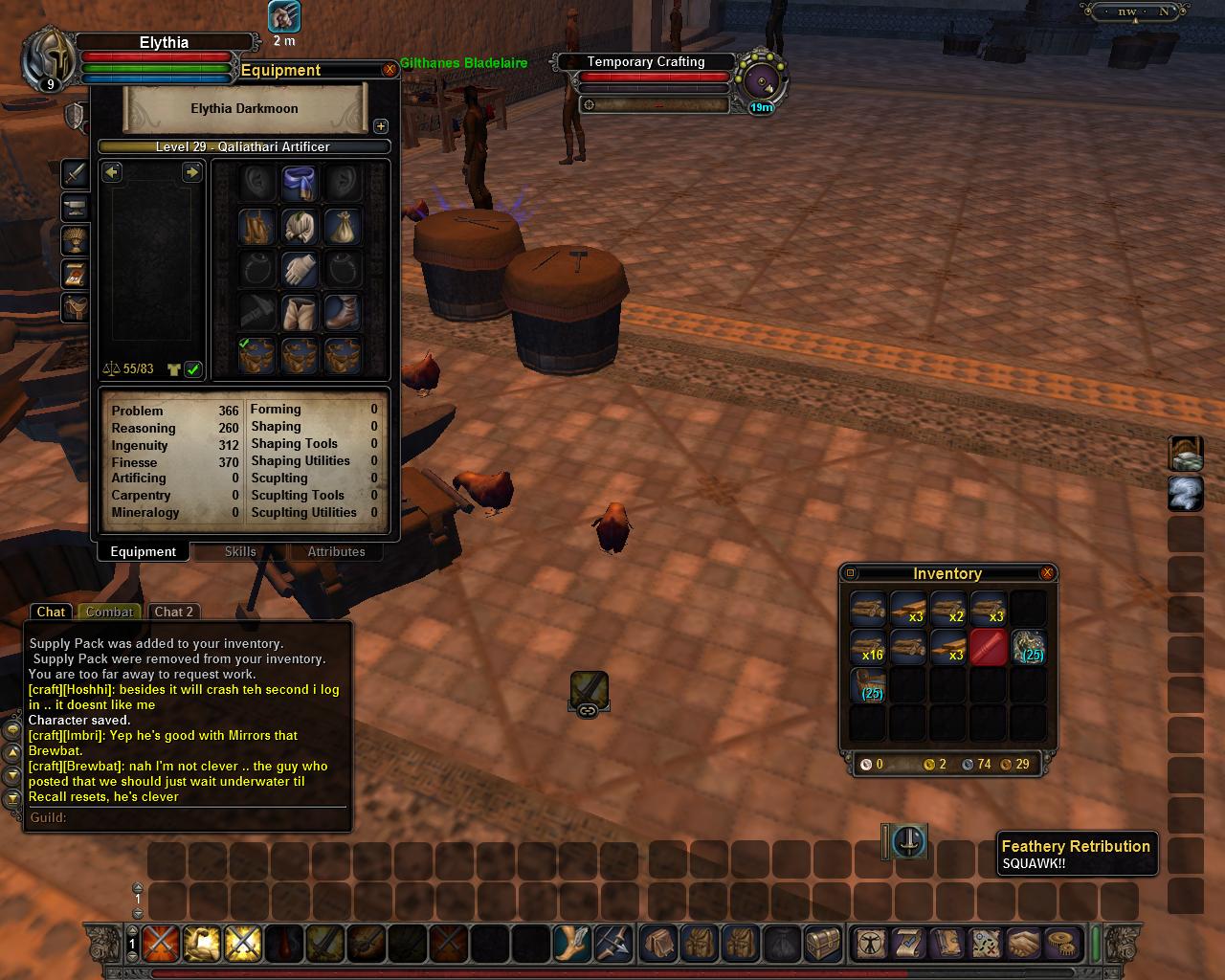Open the handshake icon on the bottom bar
This screenshot has width=1225, height=980.
(1024, 943)
